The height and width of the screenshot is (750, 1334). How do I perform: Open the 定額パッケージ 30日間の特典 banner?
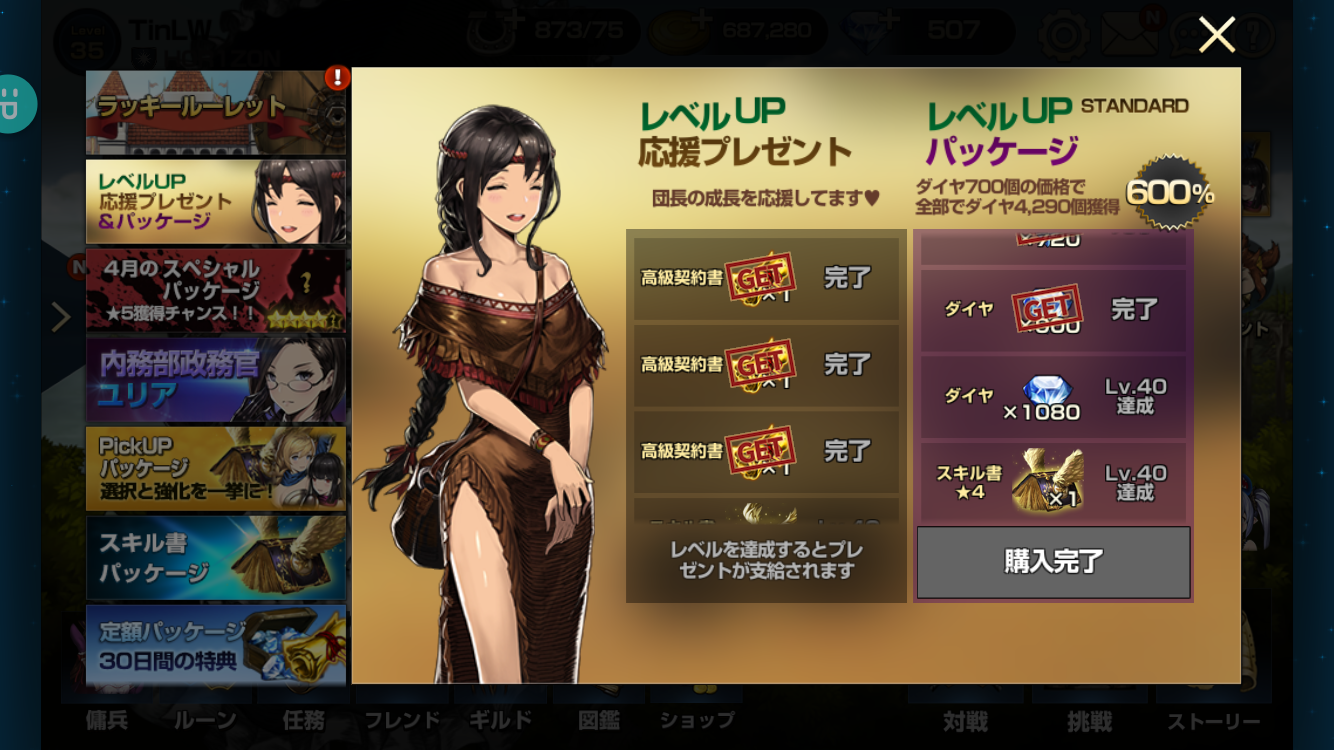tap(215, 645)
